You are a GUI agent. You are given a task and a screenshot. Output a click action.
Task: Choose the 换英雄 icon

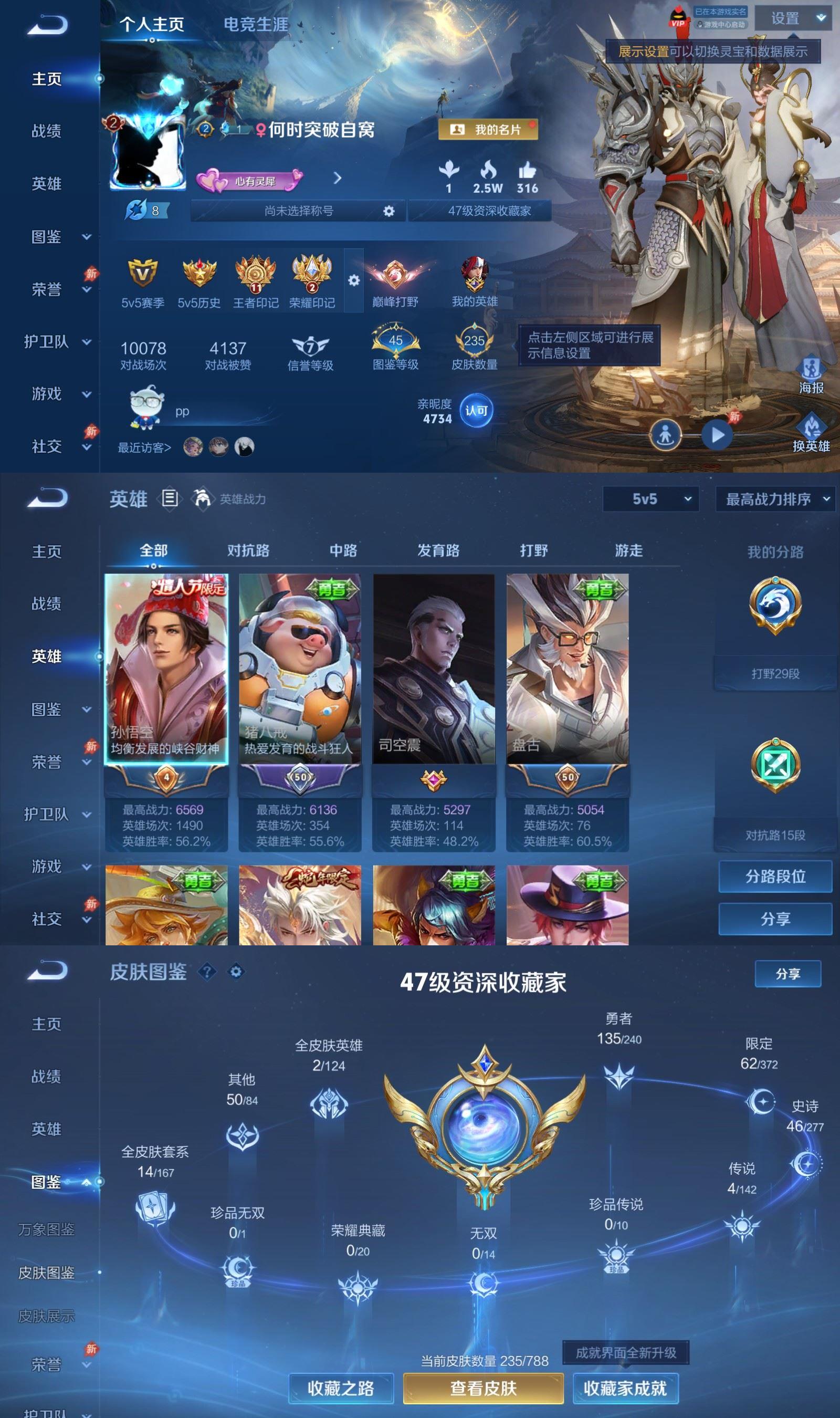(811, 434)
